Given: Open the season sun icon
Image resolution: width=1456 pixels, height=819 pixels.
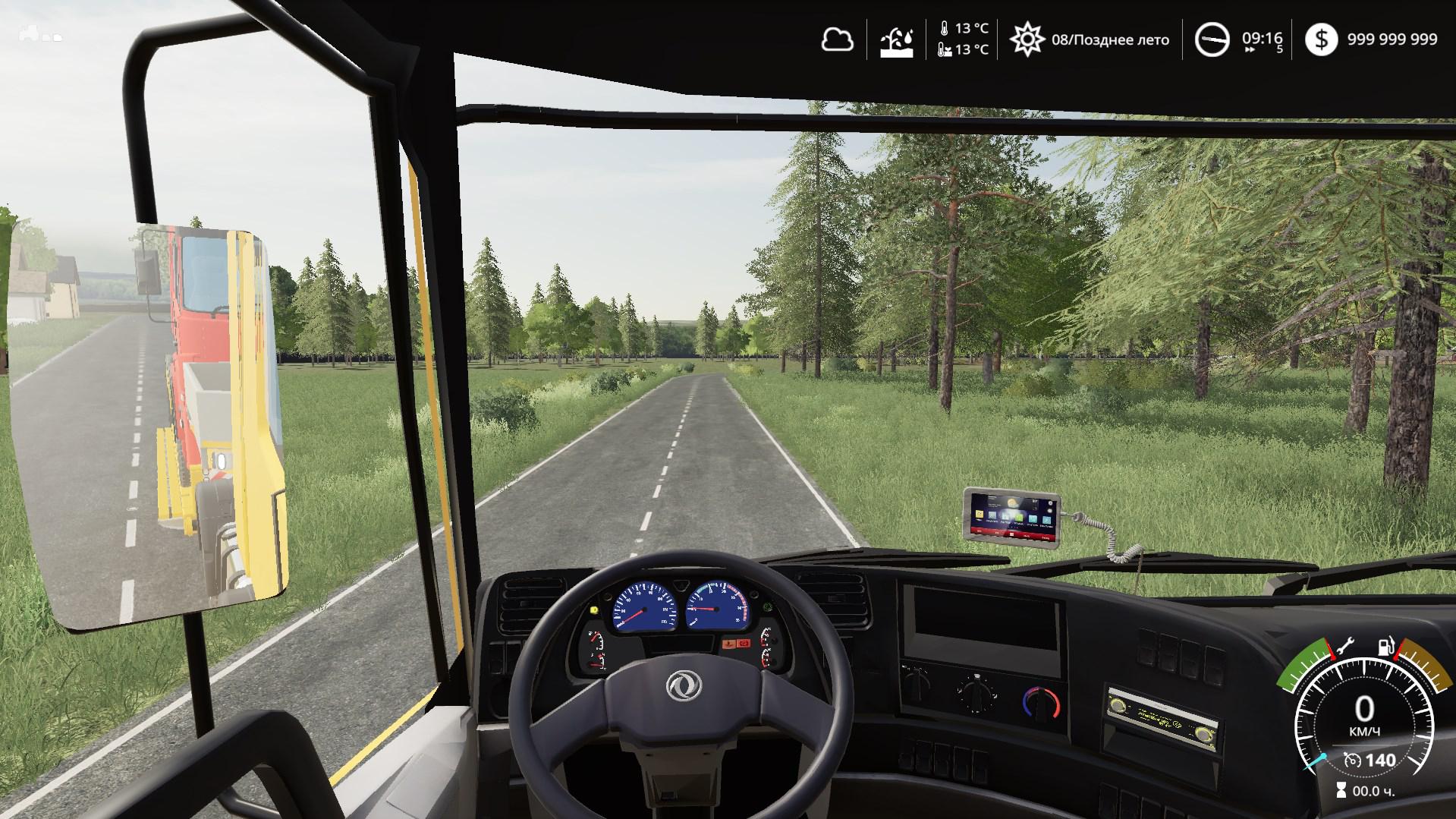Looking at the screenshot, I should click(x=1026, y=39).
